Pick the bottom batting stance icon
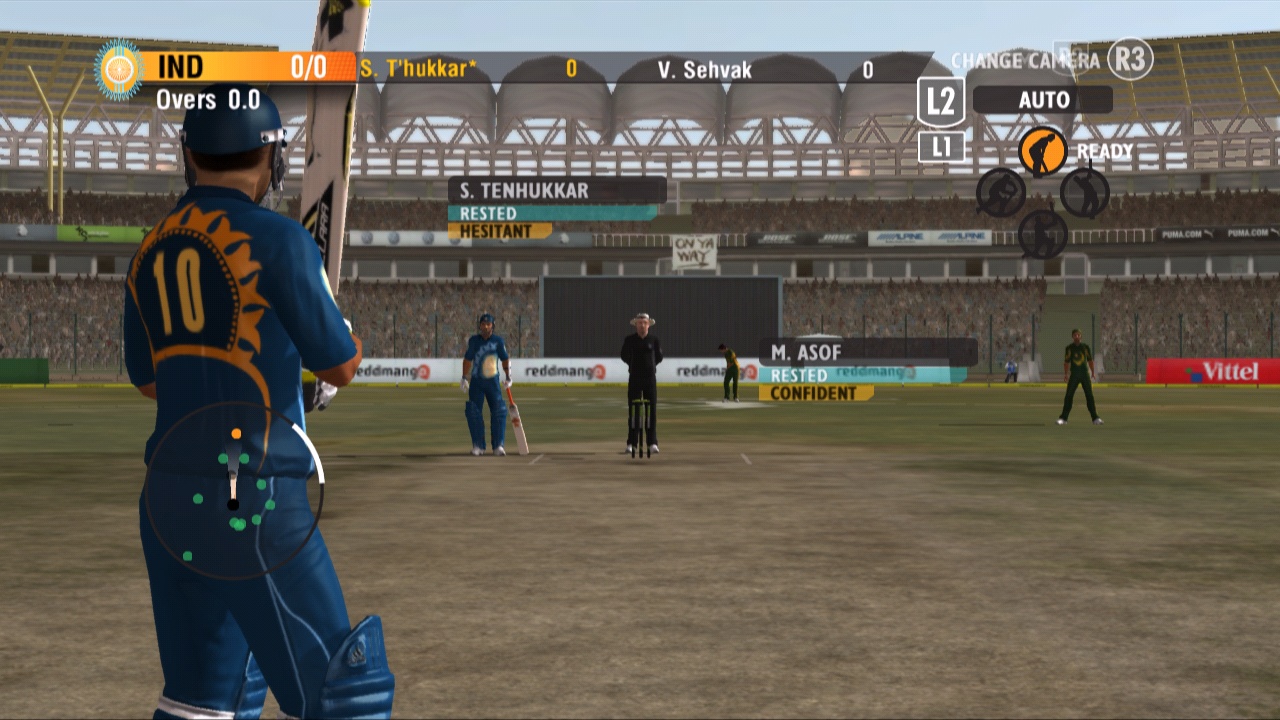This screenshot has height=720, width=1280. (1042, 233)
